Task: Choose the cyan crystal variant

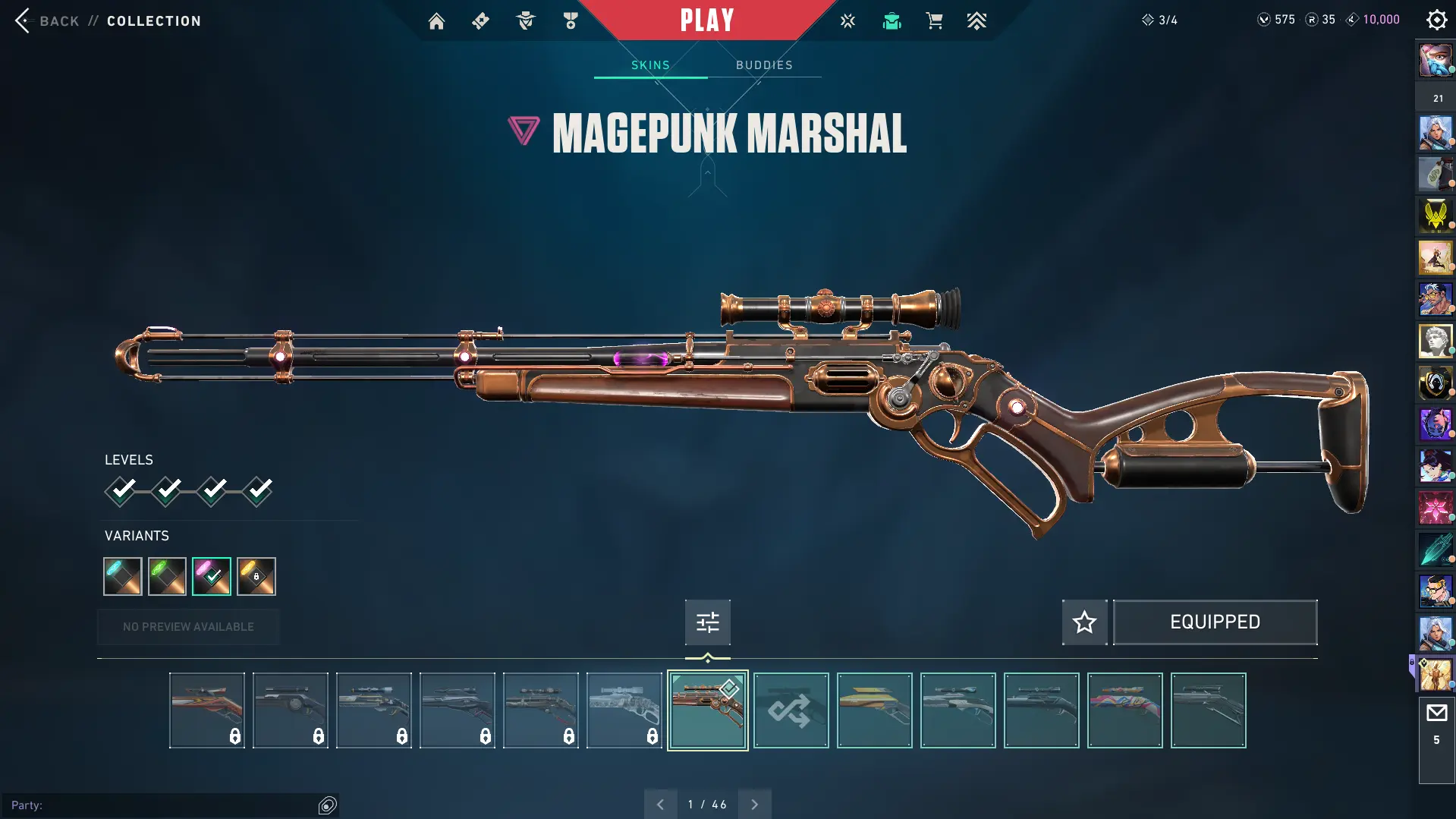Action: click(123, 576)
